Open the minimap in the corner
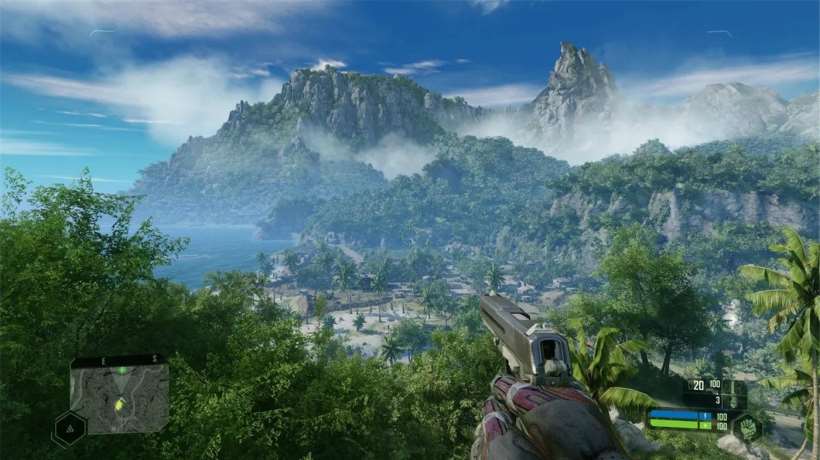This screenshot has width=820, height=460. point(119,394)
